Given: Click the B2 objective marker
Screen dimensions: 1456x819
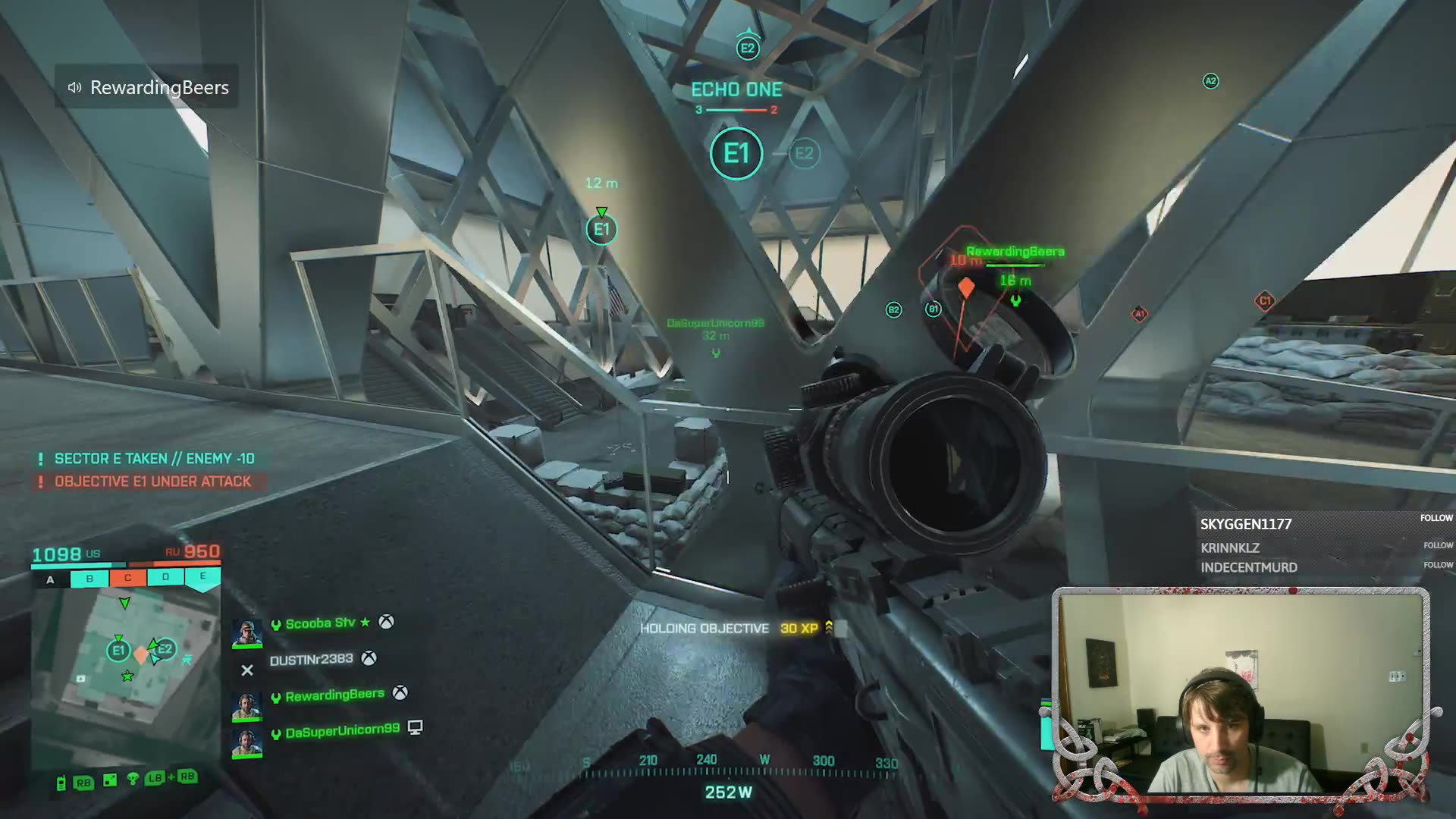Looking at the screenshot, I should coord(893,309).
